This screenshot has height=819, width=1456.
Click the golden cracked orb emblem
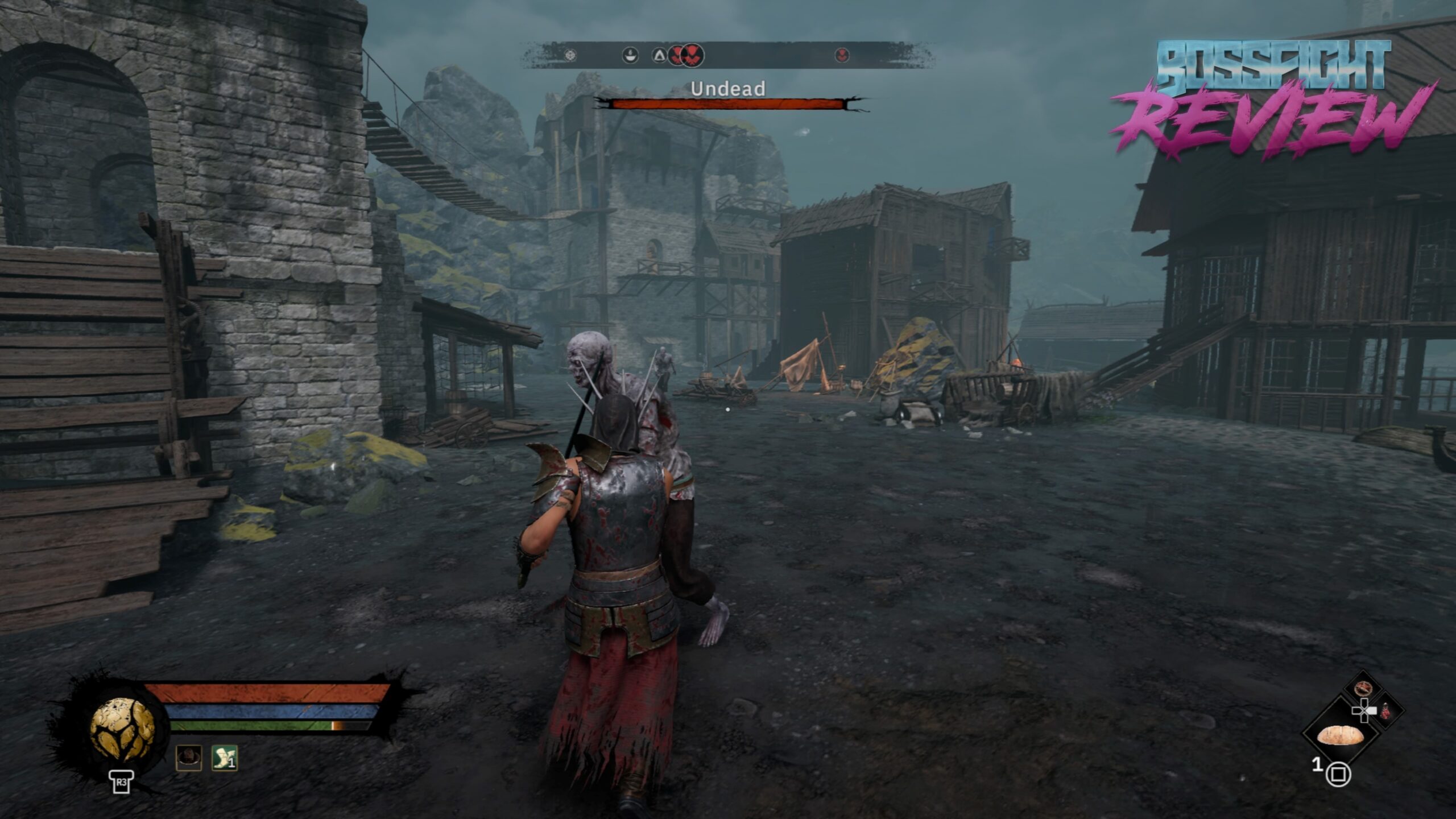point(122,730)
